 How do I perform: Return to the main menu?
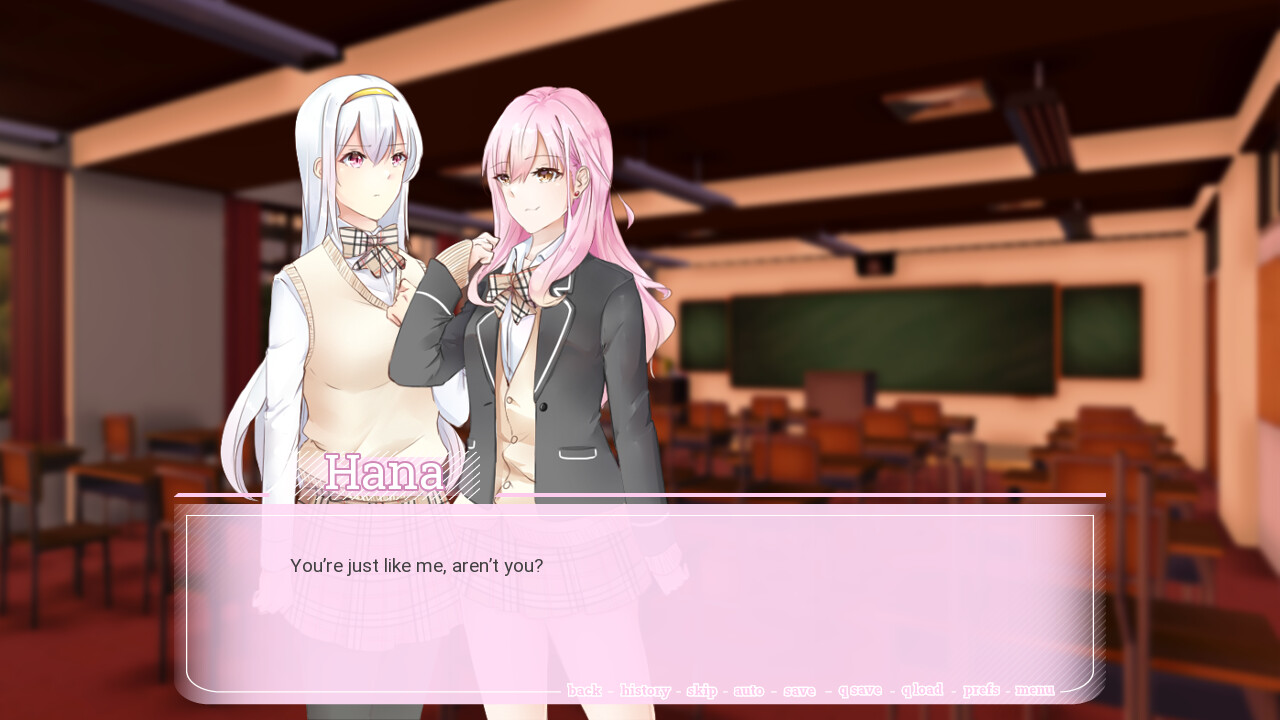pyautogui.click(x=1035, y=690)
